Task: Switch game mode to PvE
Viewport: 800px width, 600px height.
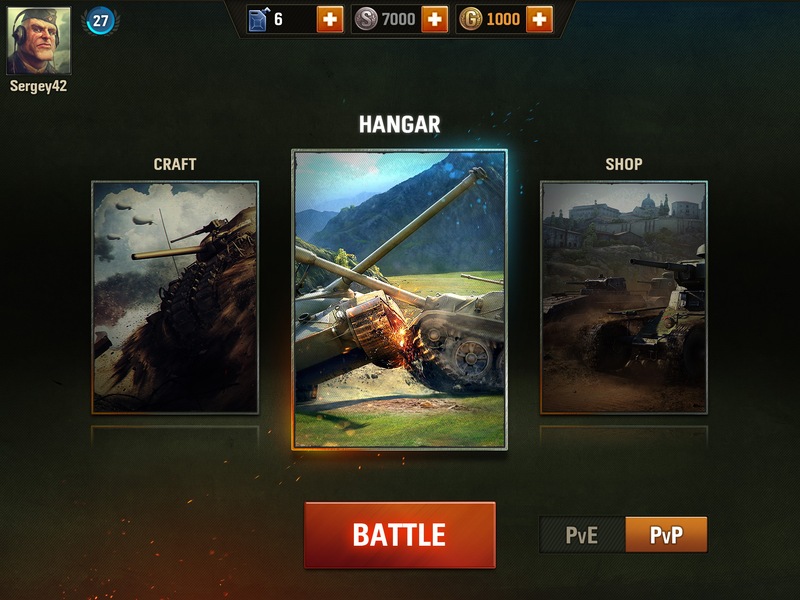Action: click(x=582, y=535)
